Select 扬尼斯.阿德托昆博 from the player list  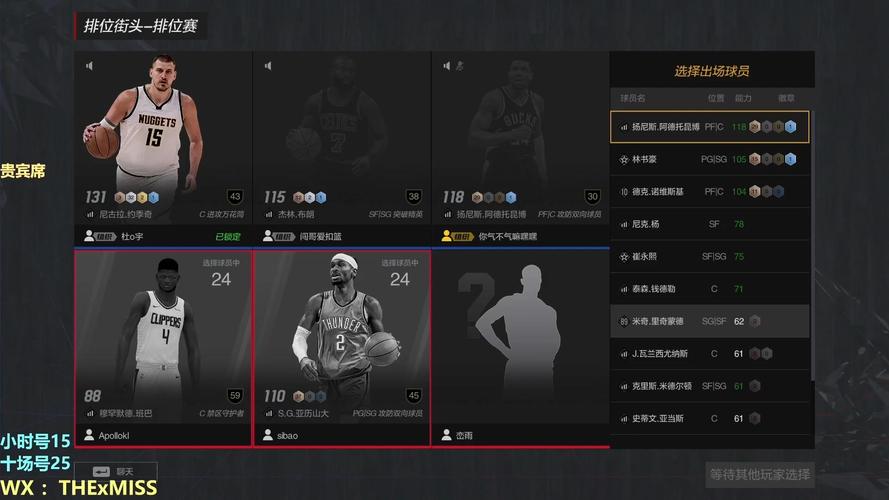tap(709, 127)
